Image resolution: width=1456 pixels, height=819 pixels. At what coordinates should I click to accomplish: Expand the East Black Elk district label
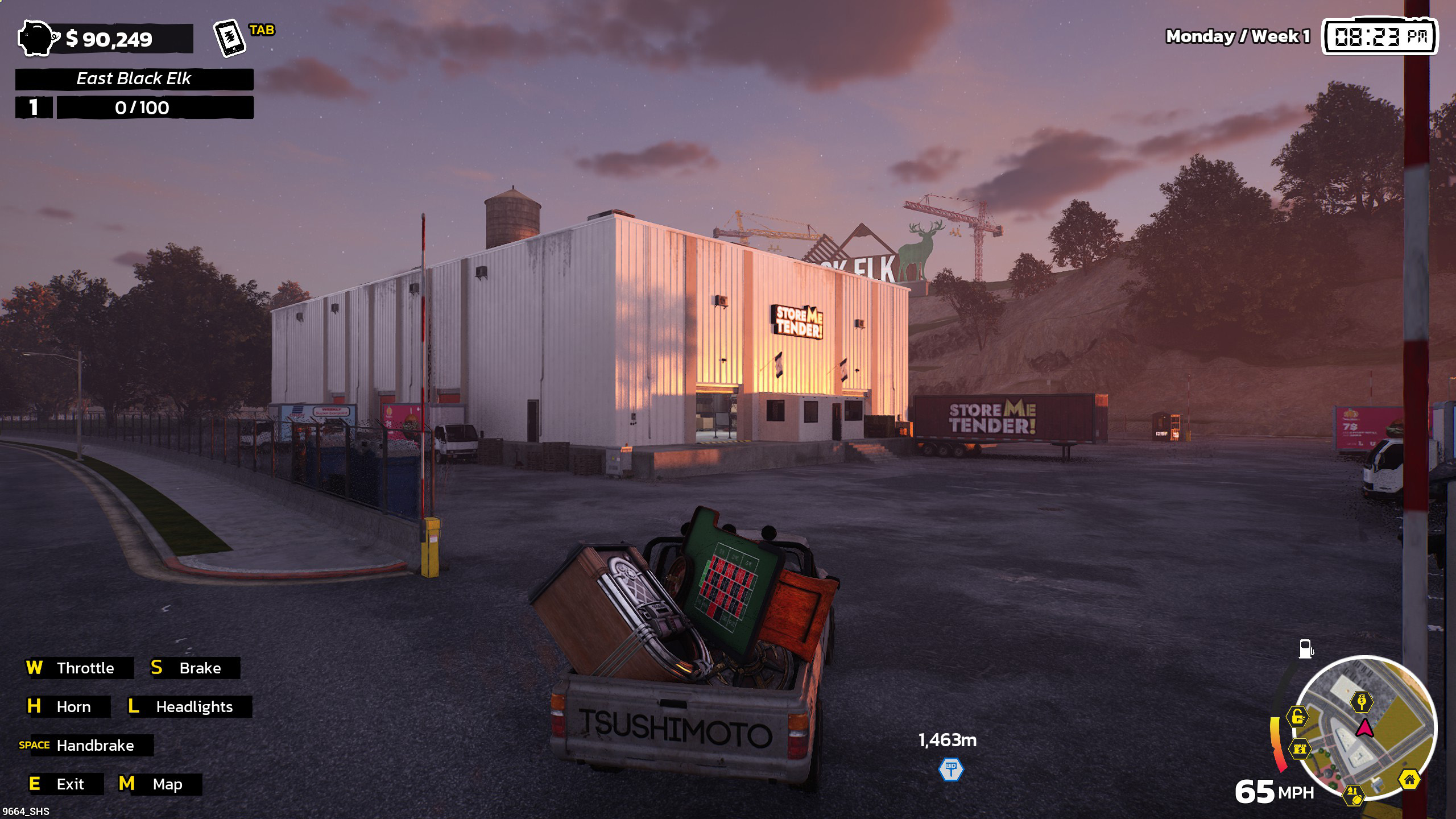pos(136,79)
